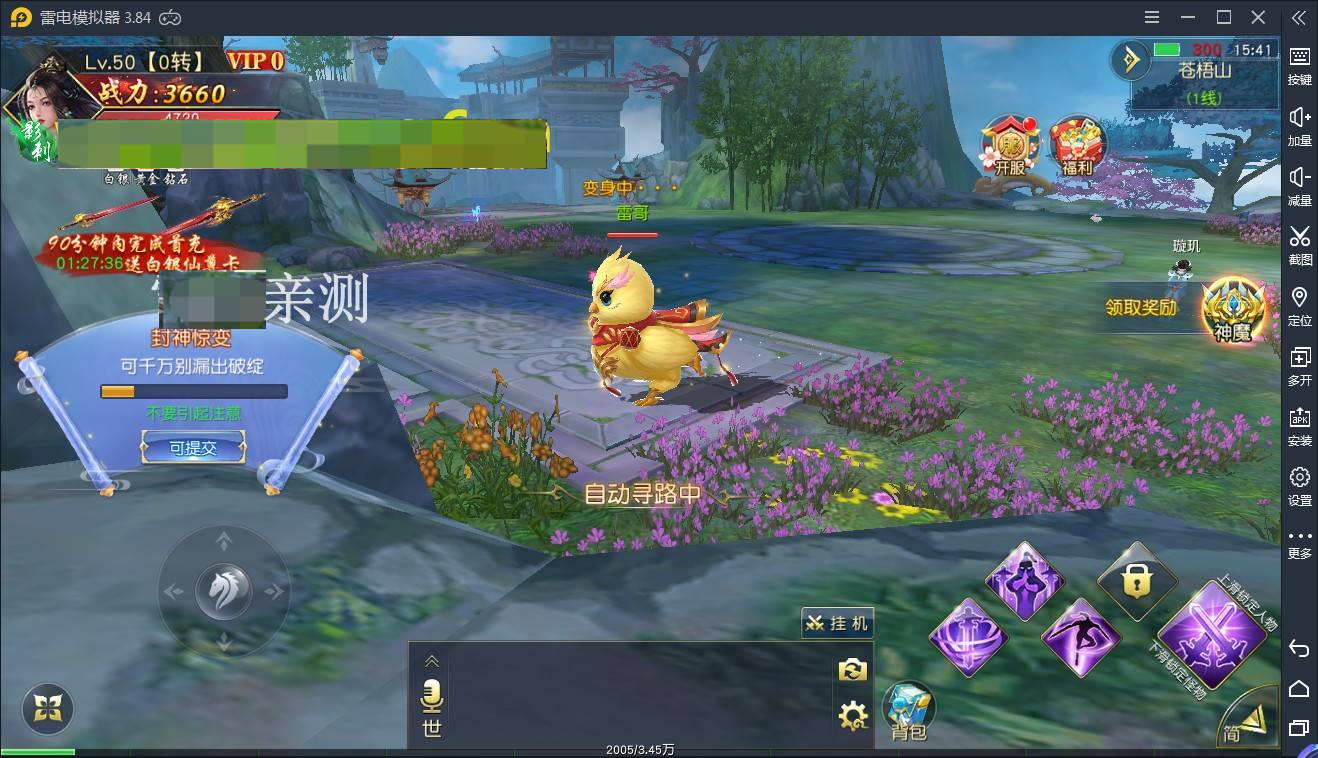
Task: Activate the crossed swords main attack skill
Action: 1210,634
